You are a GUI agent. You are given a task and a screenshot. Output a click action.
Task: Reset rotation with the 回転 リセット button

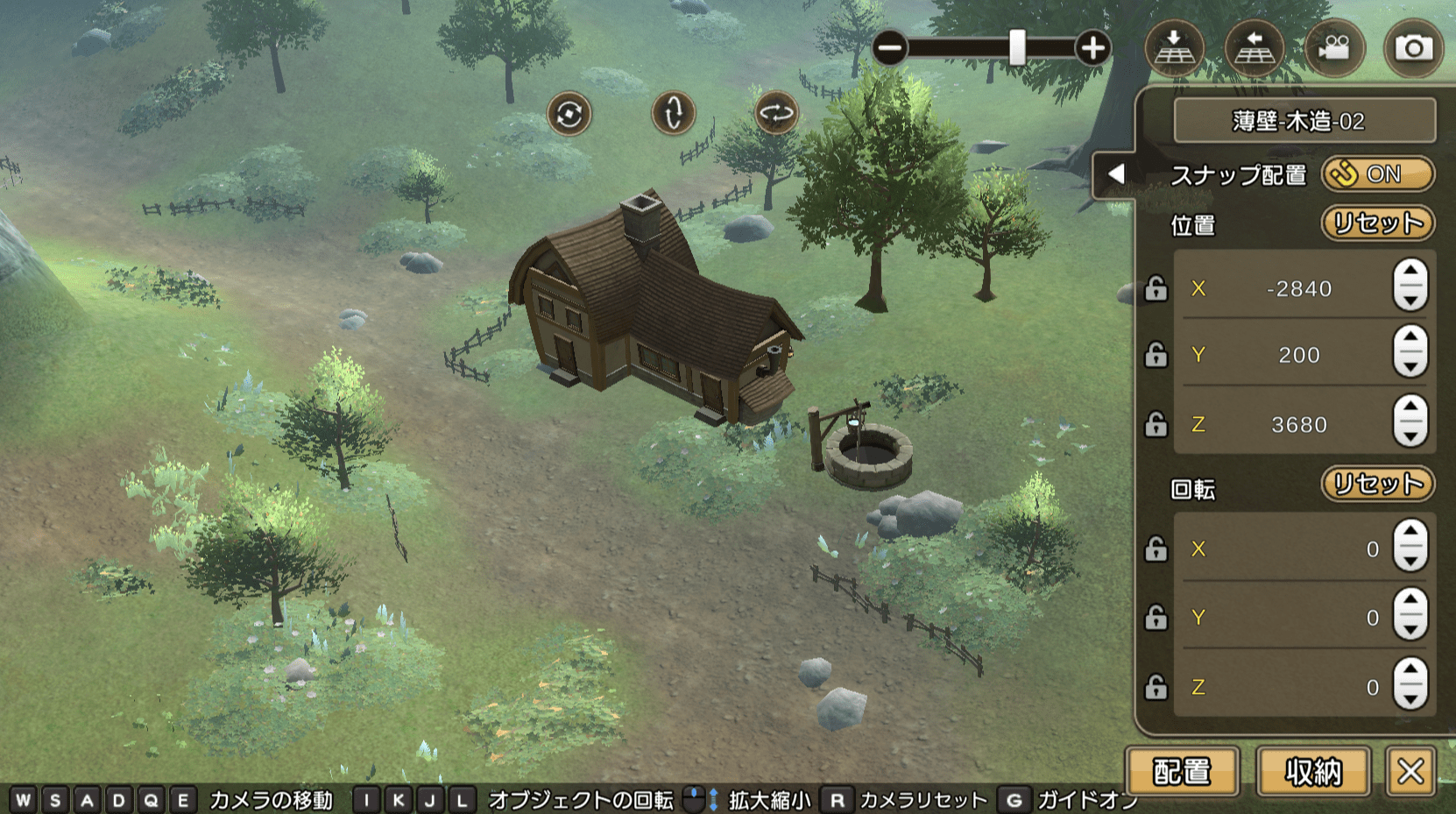(x=1377, y=484)
